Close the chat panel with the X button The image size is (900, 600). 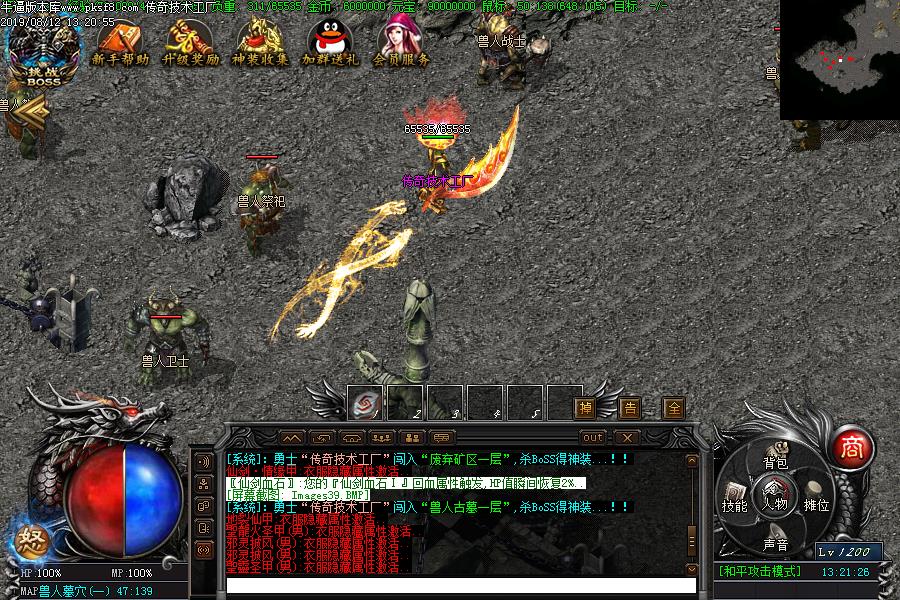click(x=626, y=437)
